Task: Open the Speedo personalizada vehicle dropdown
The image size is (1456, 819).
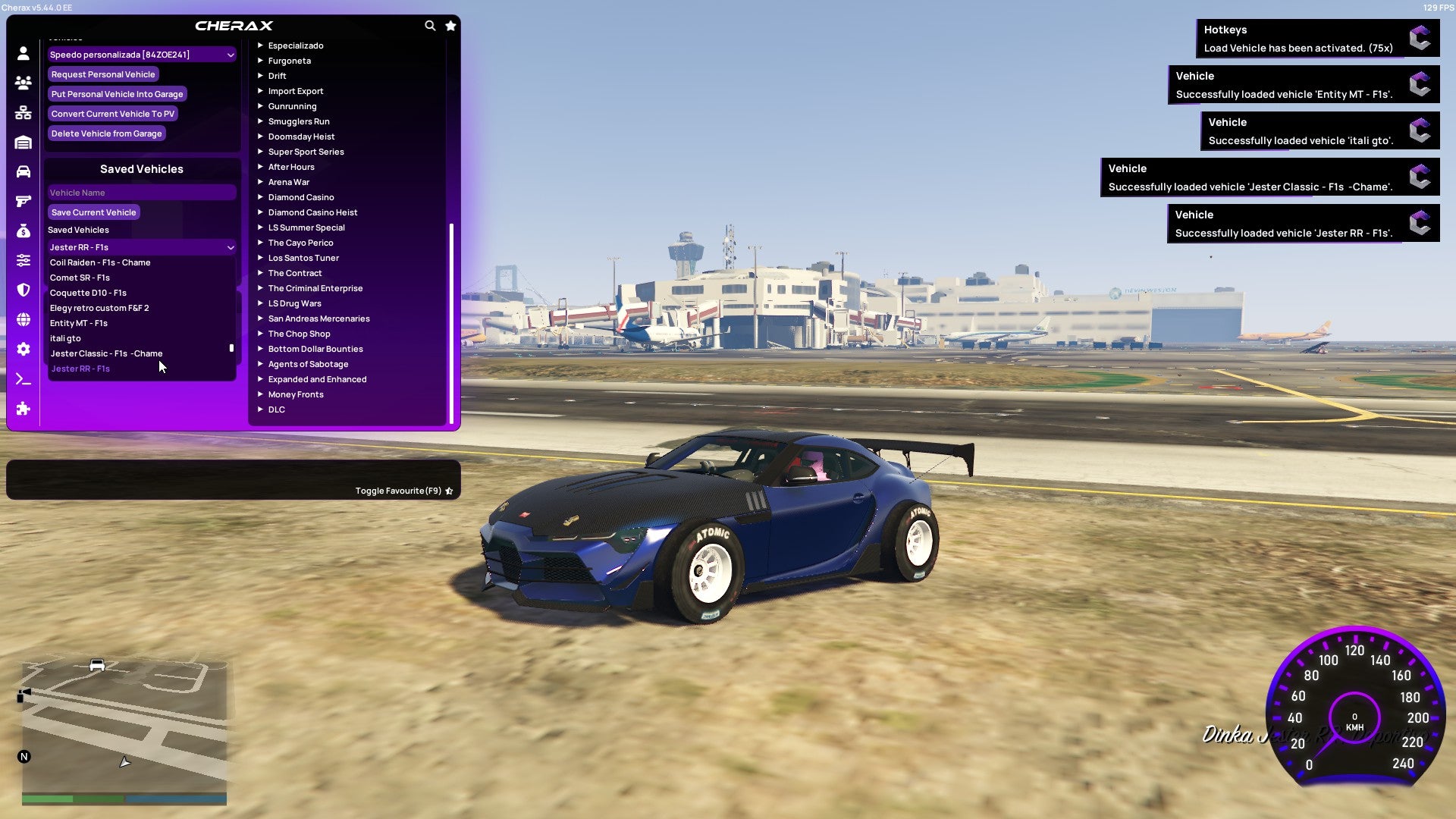Action: tap(141, 54)
